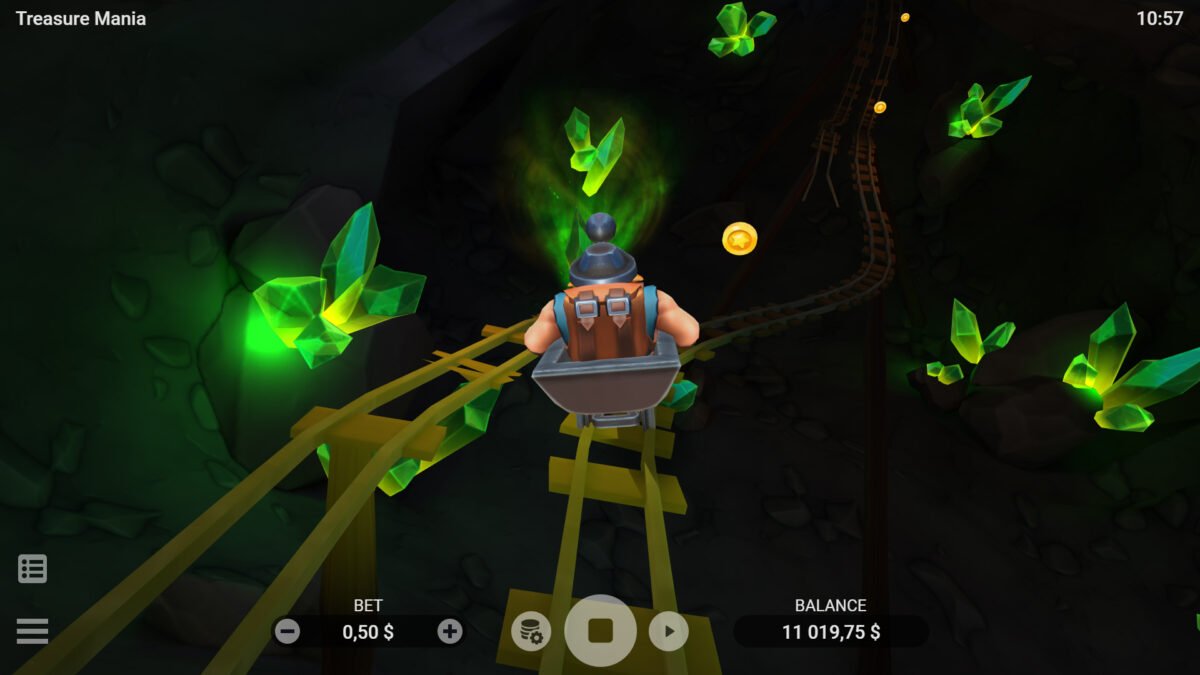Start autoplay with the play arrow button
1200x675 pixels.
[669, 631]
